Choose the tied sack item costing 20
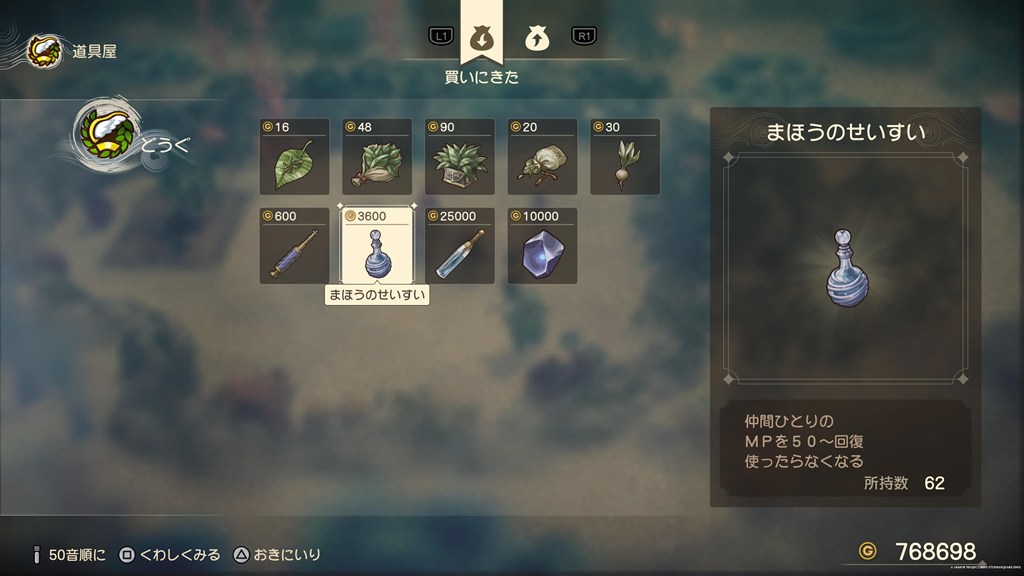1024x576 pixels. (x=542, y=157)
